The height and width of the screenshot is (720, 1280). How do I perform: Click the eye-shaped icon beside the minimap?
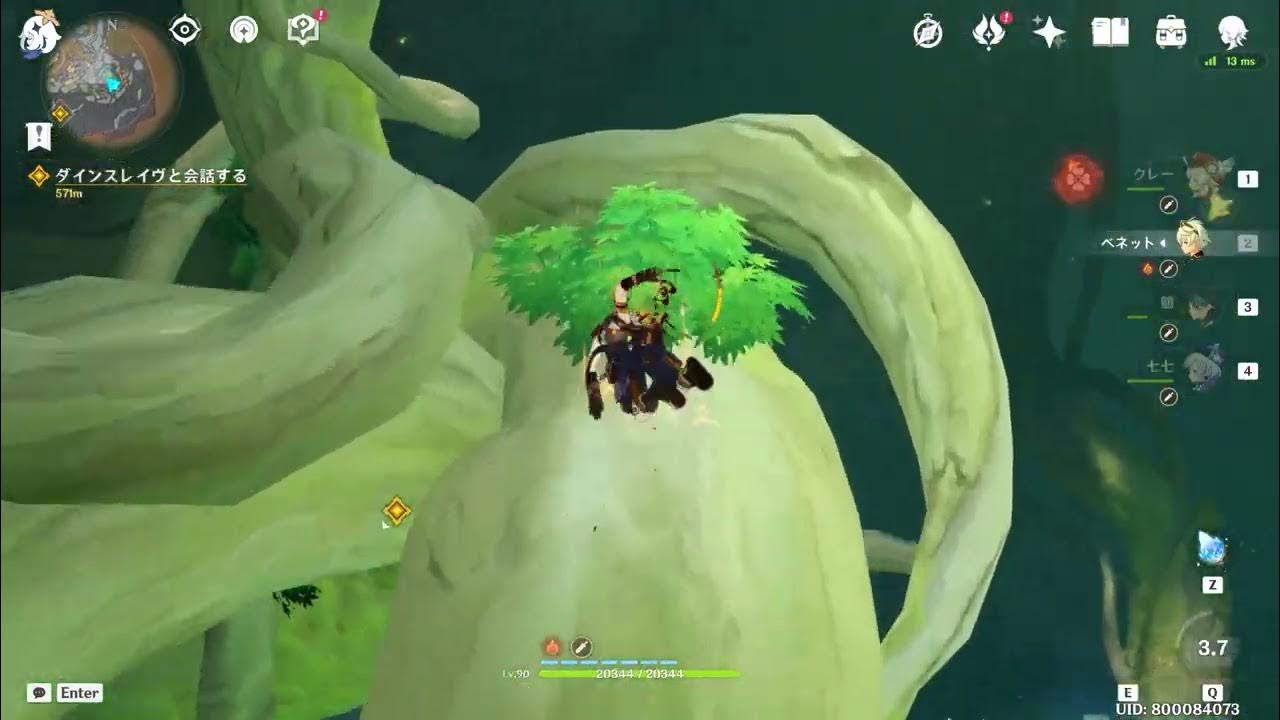[x=185, y=31]
